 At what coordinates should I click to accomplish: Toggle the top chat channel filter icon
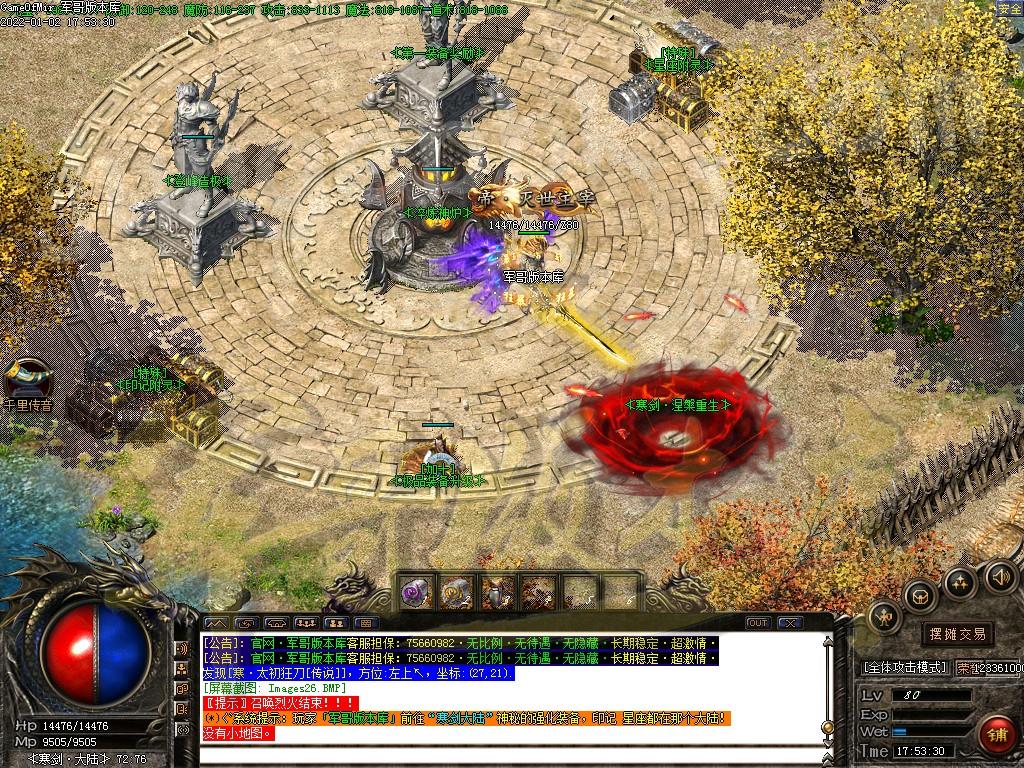click(182, 648)
